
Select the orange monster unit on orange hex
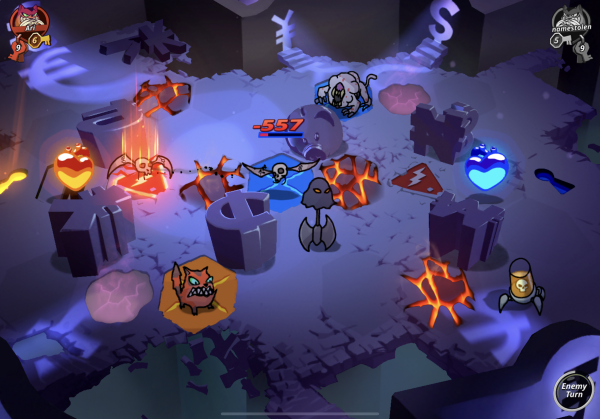(x=194, y=289)
